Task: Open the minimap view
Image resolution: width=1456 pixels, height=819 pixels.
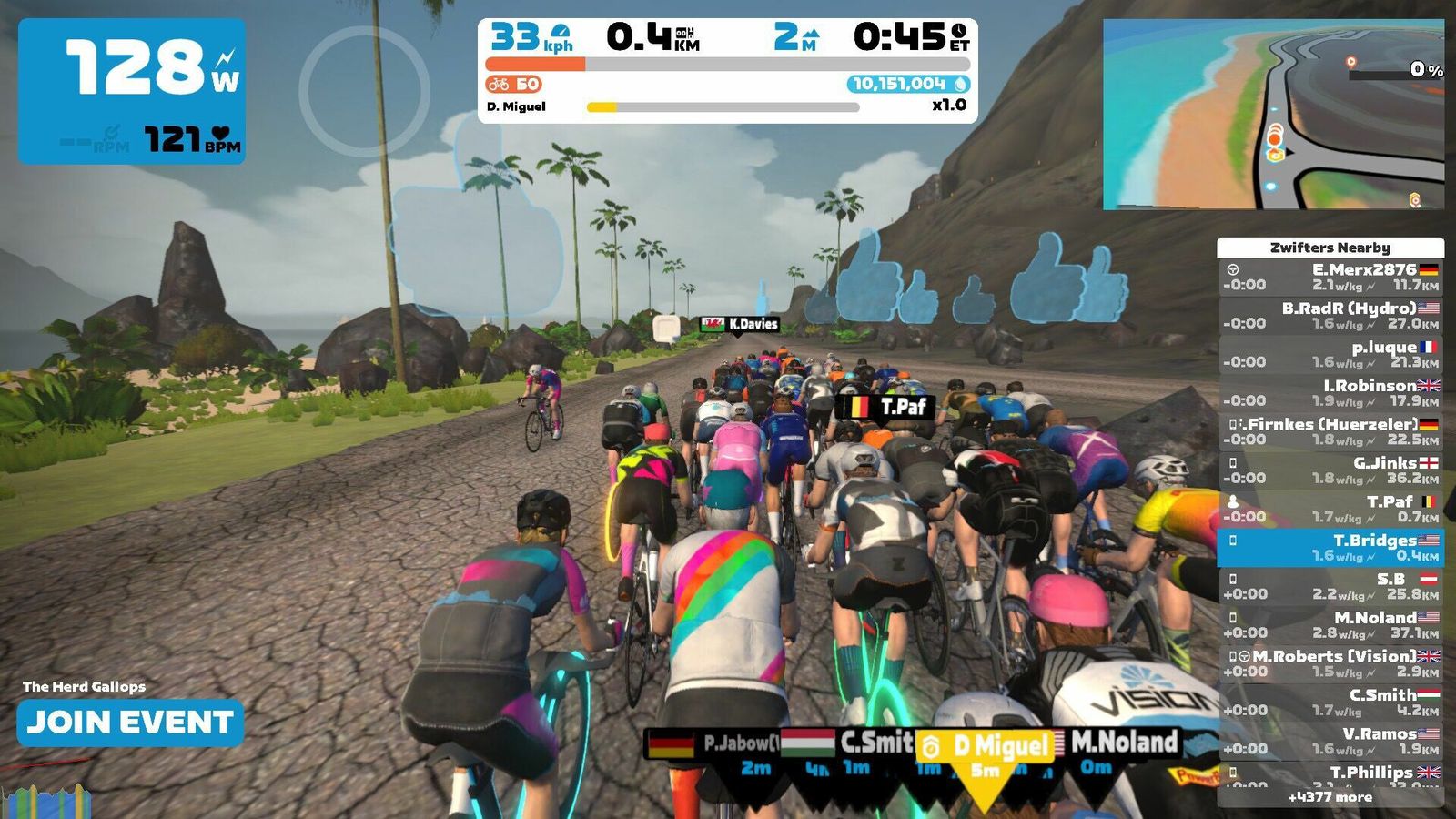Action: pos(1272,115)
